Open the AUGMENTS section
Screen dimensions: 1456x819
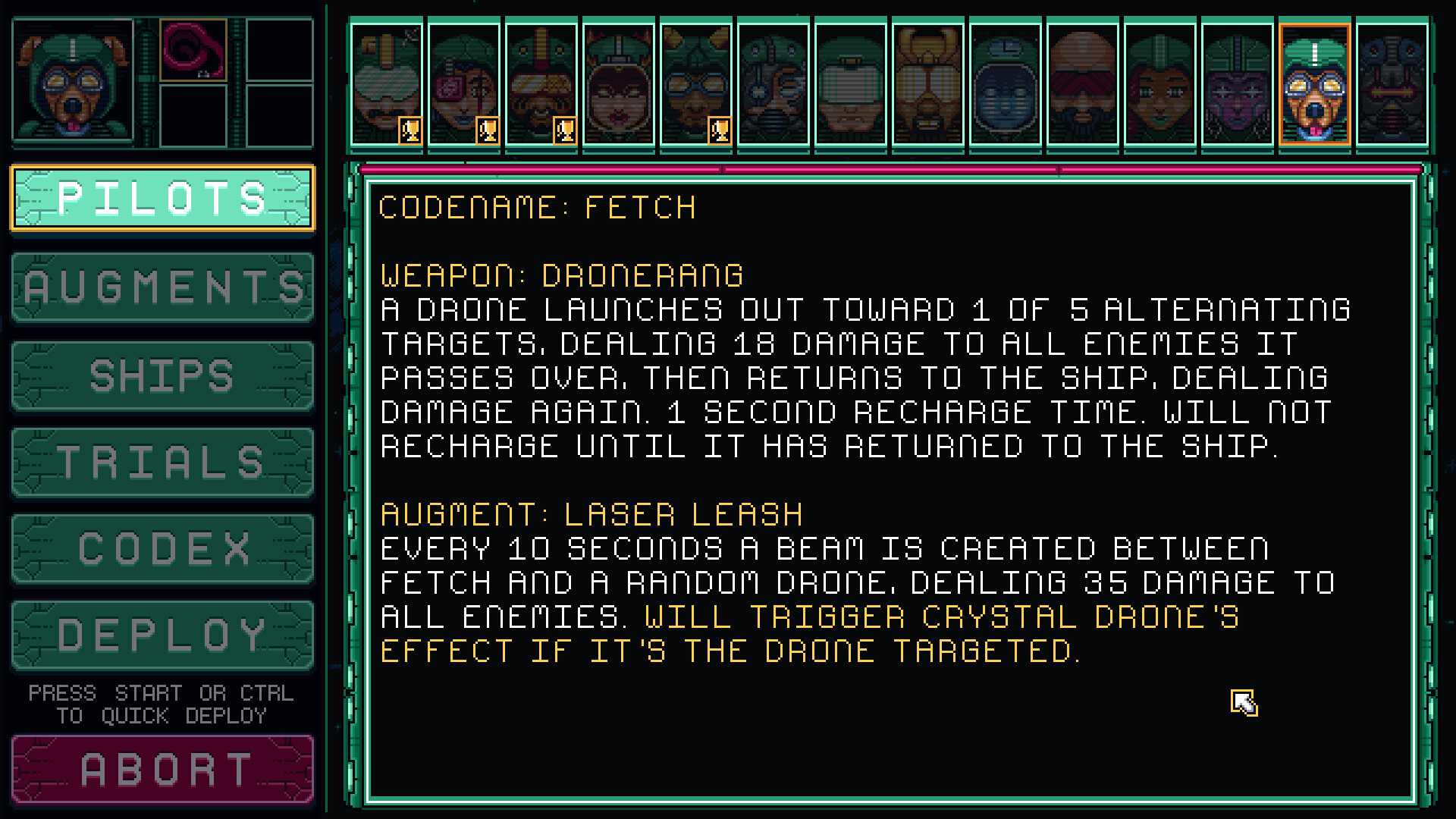tap(162, 288)
